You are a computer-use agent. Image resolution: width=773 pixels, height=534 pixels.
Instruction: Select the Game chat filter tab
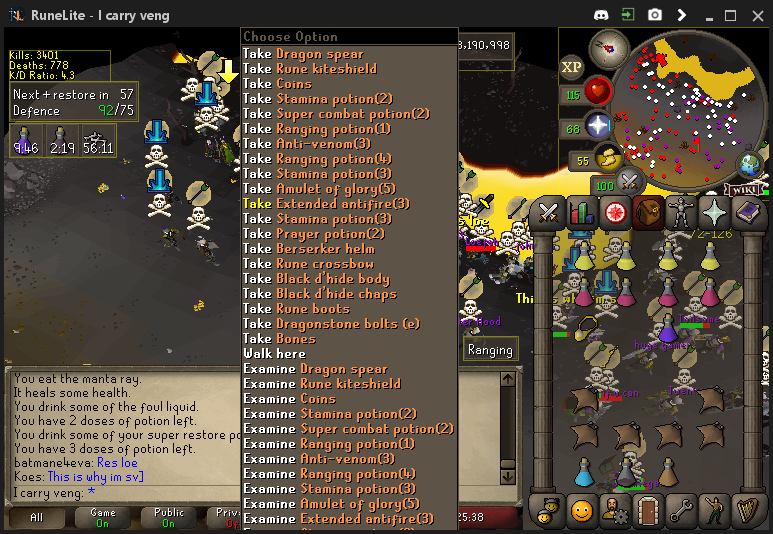(x=104, y=517)
